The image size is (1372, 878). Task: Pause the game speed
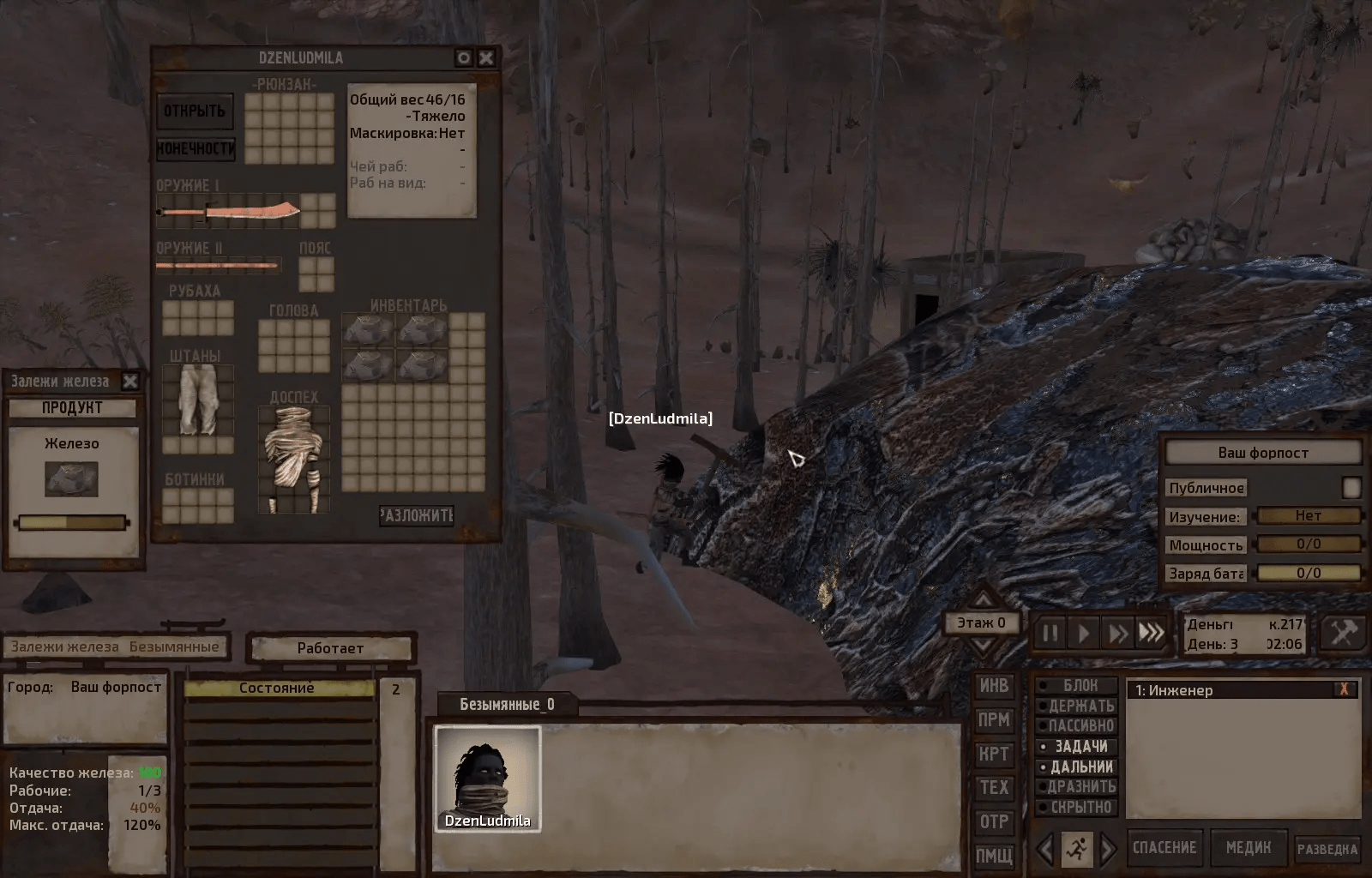1050,634
